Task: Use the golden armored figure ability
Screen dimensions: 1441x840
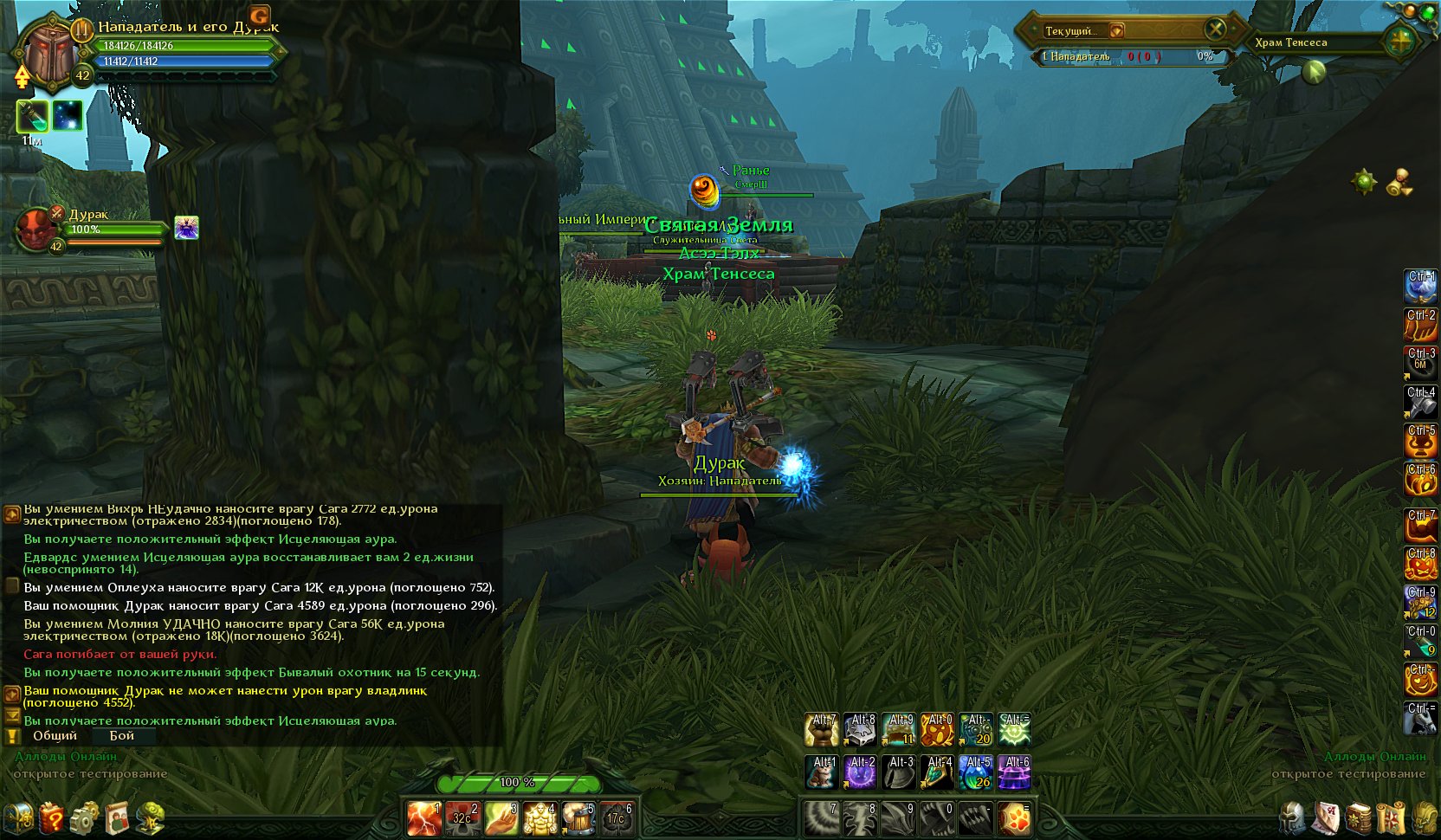Action: pyautogui.click(x=539, y=818)
